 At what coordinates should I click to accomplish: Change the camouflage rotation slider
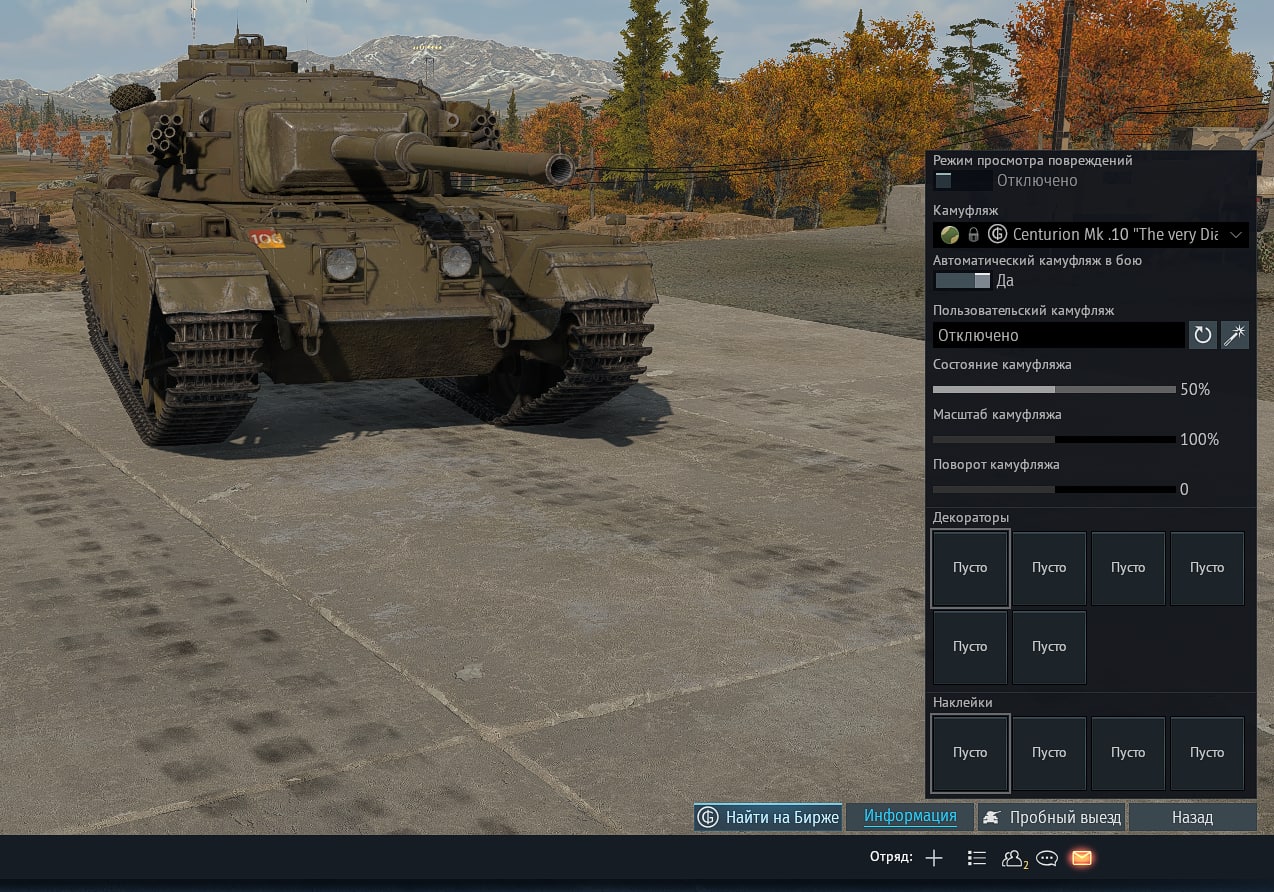(x=1054, y=489)
